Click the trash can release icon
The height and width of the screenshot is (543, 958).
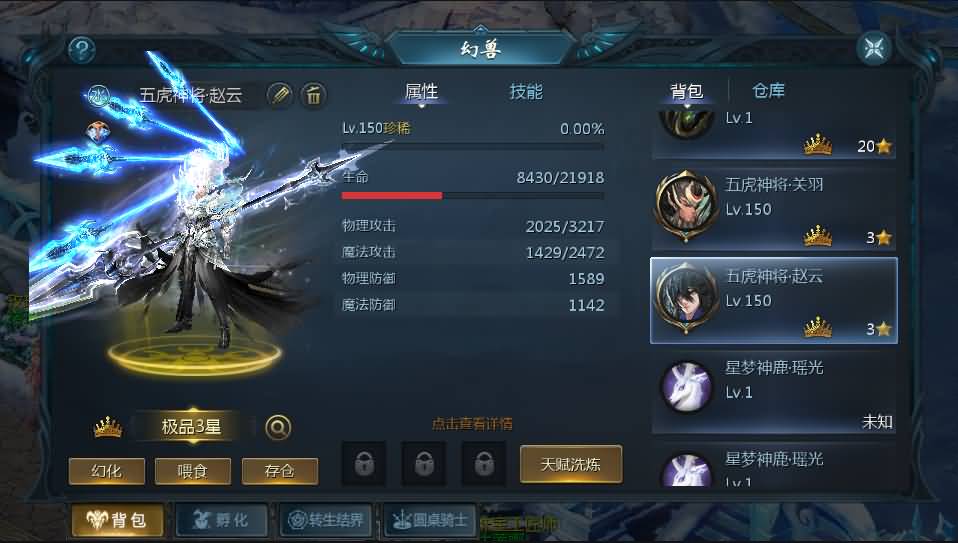[313, 95]
